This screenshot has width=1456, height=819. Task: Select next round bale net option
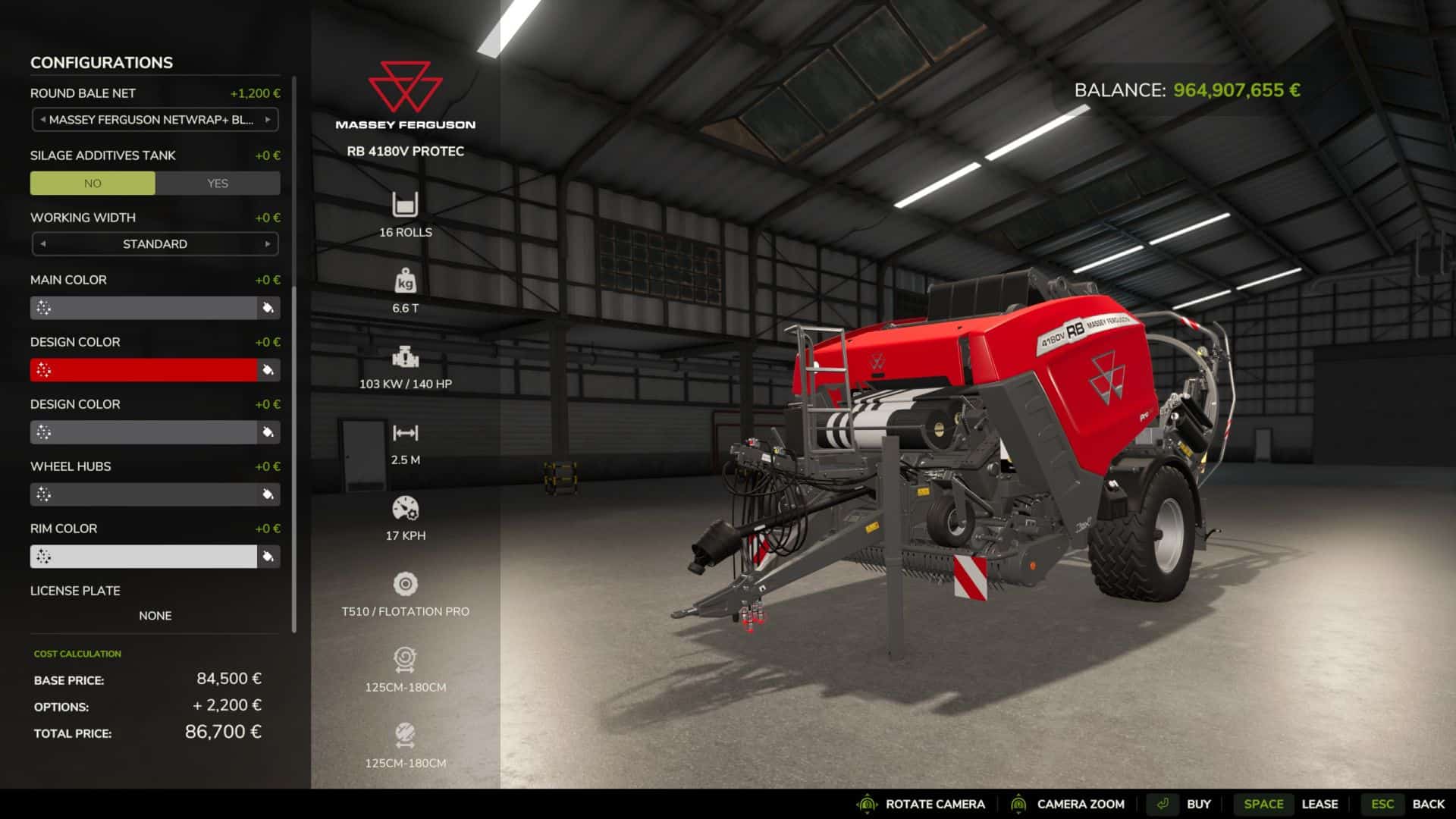point(268,120)
